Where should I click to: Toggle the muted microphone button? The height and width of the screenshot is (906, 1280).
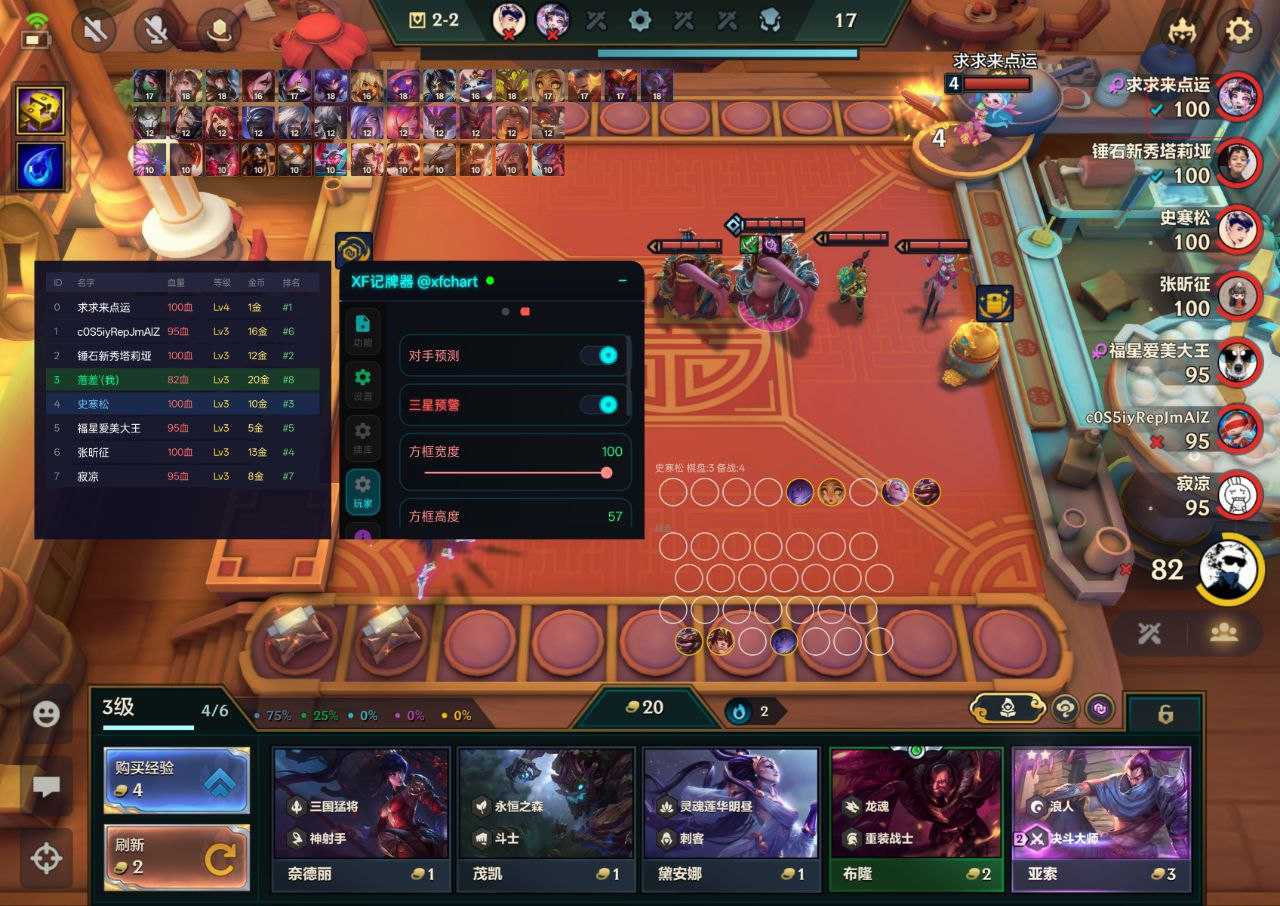pos(158,32)
